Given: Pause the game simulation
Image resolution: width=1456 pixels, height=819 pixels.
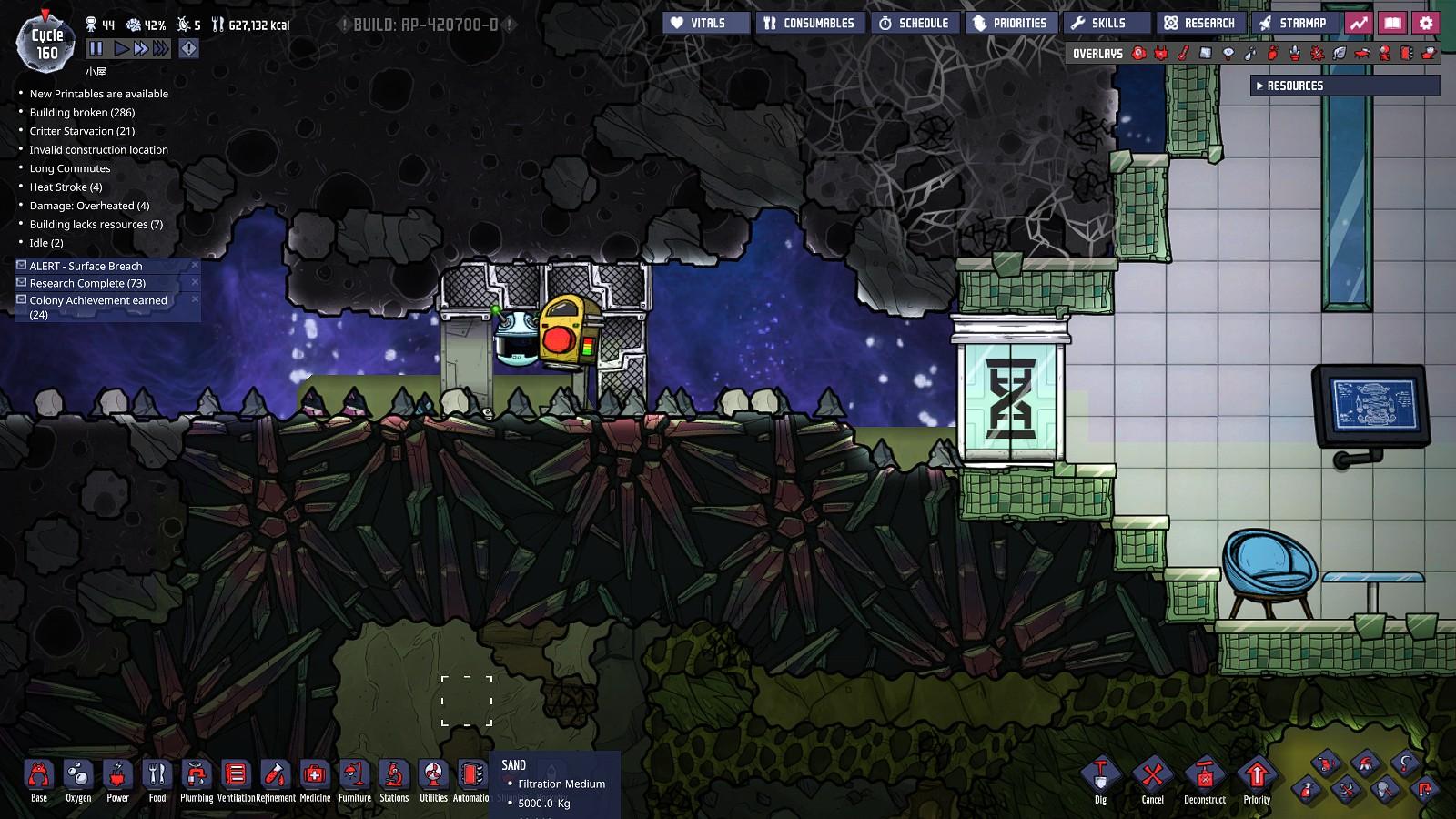Looking at the screenshot, I should (x=95, y=49).
